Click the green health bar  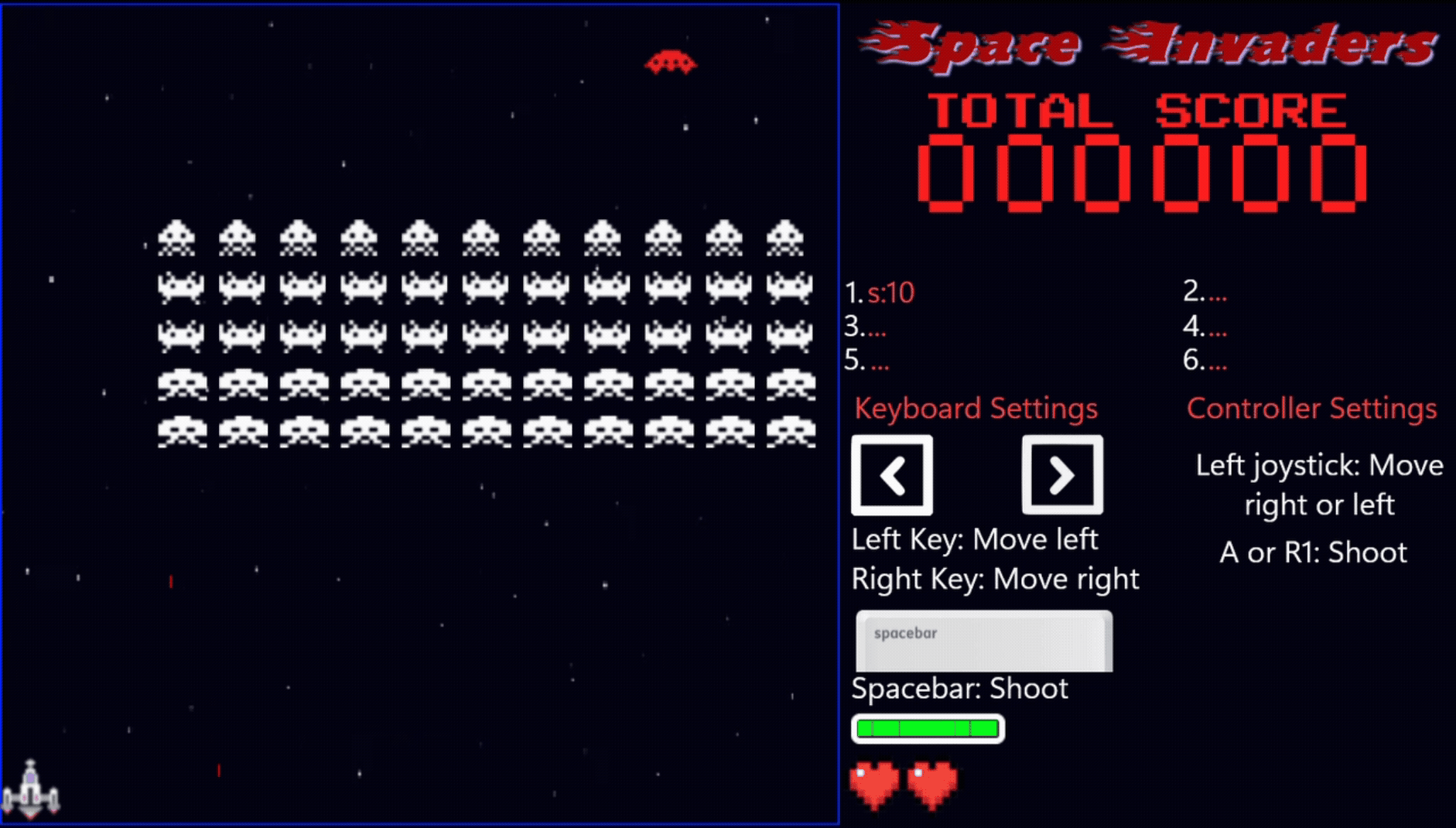[926, 727]
